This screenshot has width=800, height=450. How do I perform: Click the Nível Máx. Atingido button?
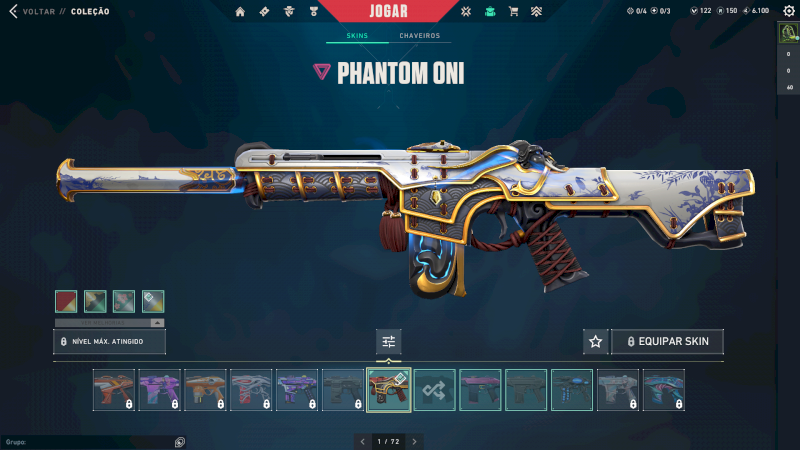[x=109, y=342]
